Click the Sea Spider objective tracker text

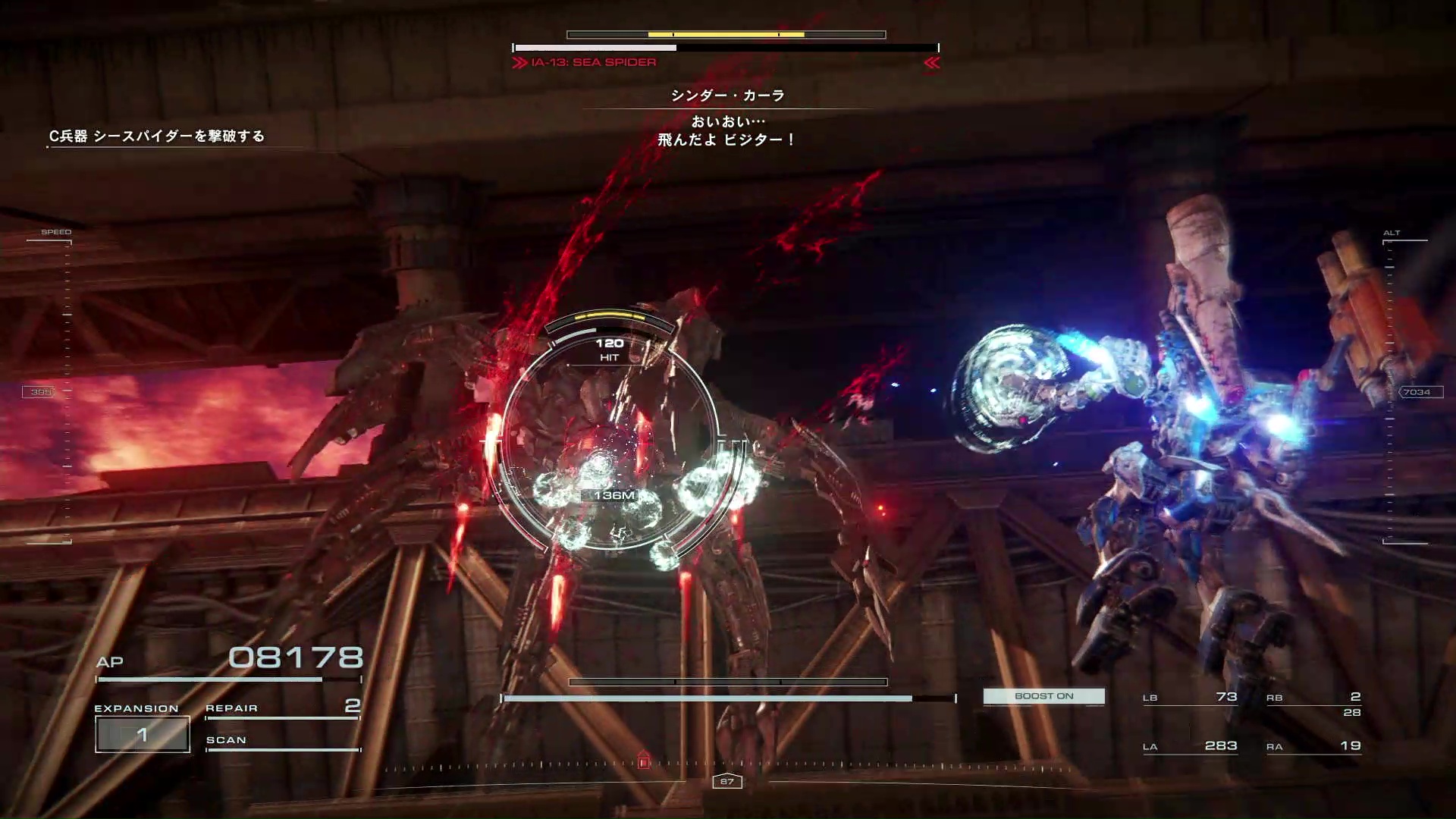[157, 136]
